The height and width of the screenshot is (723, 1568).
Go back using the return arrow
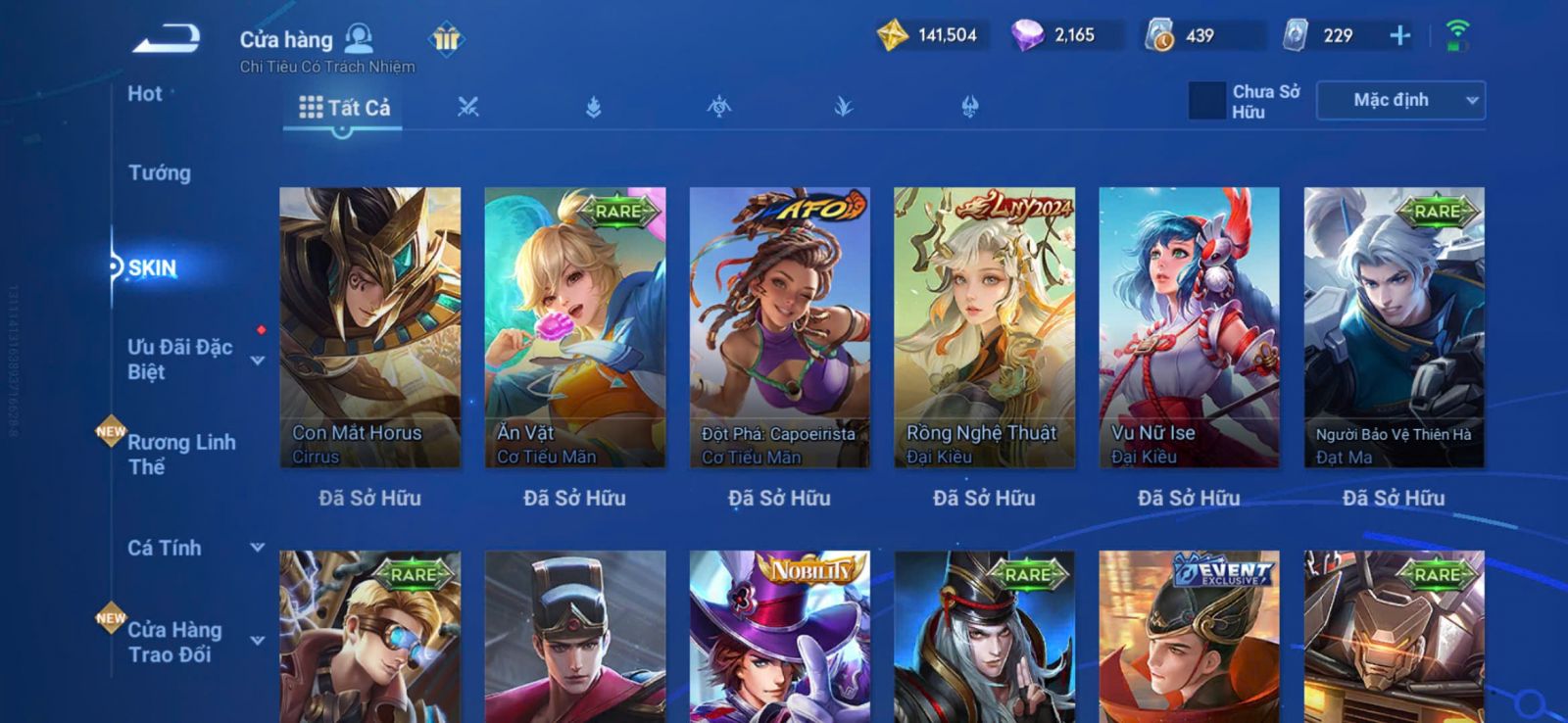click(x=168, y=40)
